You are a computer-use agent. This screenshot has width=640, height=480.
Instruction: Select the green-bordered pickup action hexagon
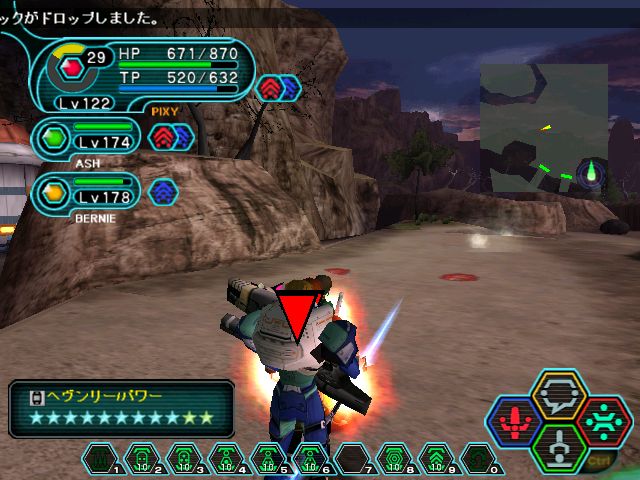point(559,447)
